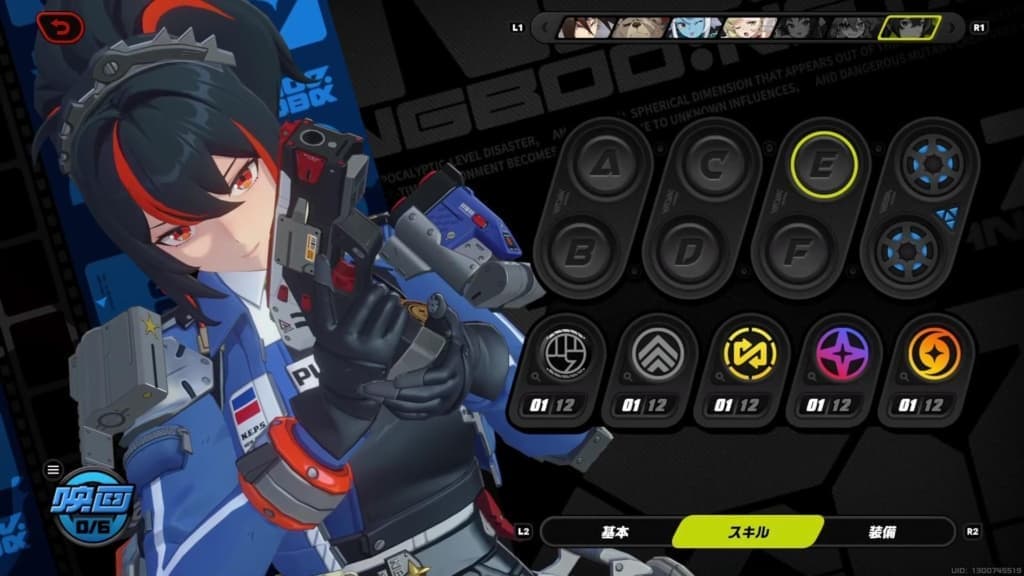Select the triple-chevron dodge skill

[x=653, y=355]
